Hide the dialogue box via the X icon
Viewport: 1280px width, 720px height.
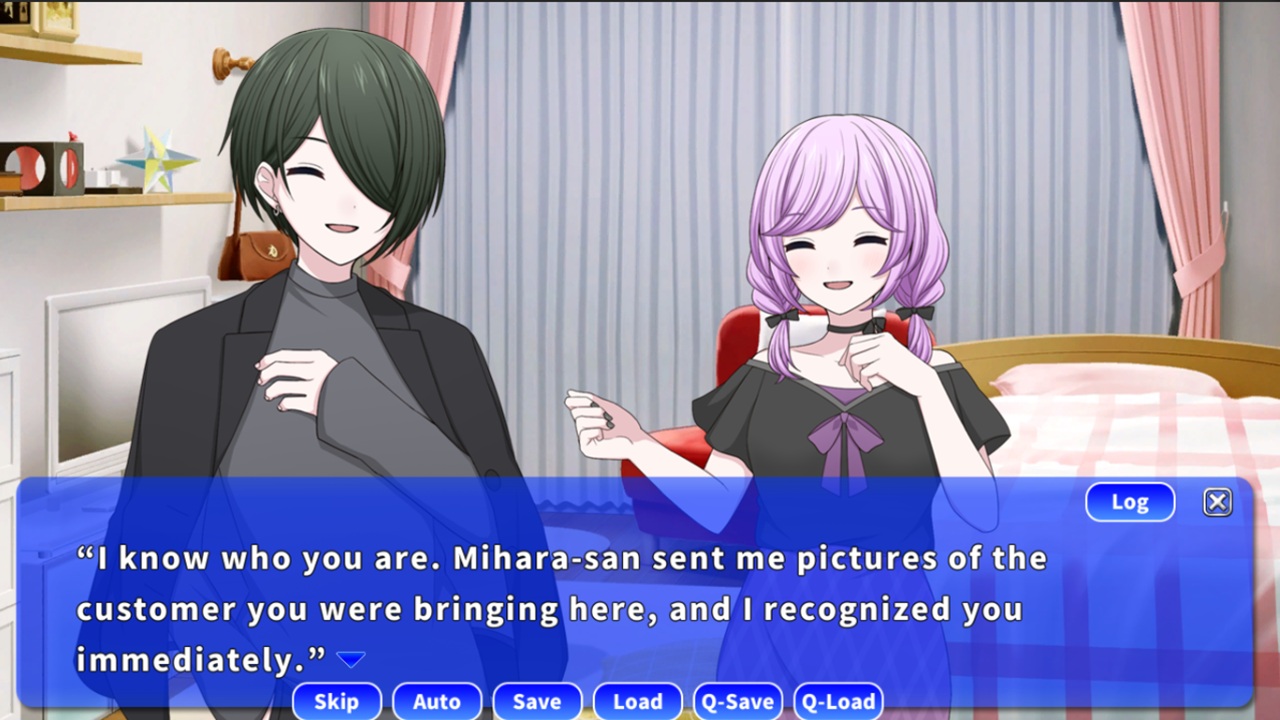pos(1217,502)
